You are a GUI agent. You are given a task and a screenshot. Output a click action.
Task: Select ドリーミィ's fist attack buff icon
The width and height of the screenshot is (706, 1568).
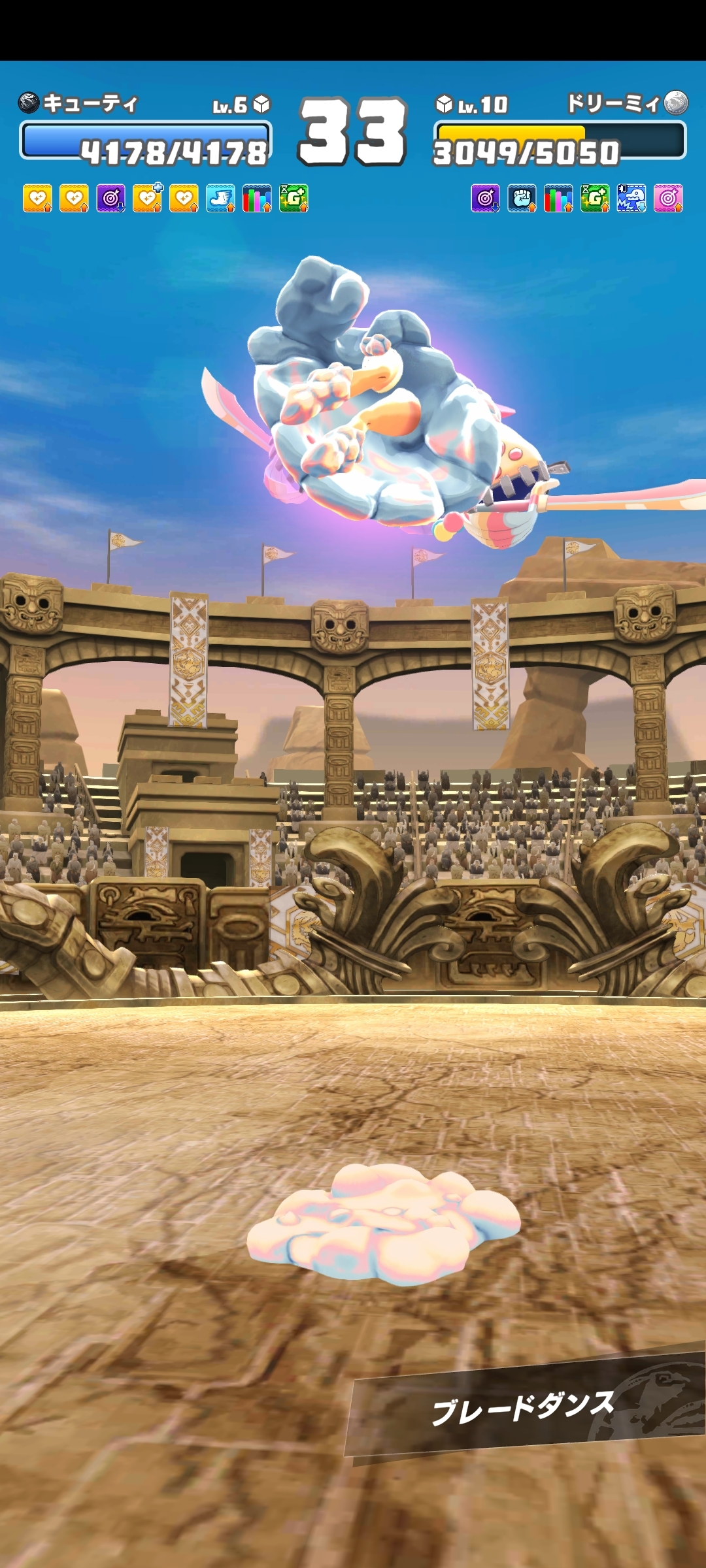(x=522, y=199)
